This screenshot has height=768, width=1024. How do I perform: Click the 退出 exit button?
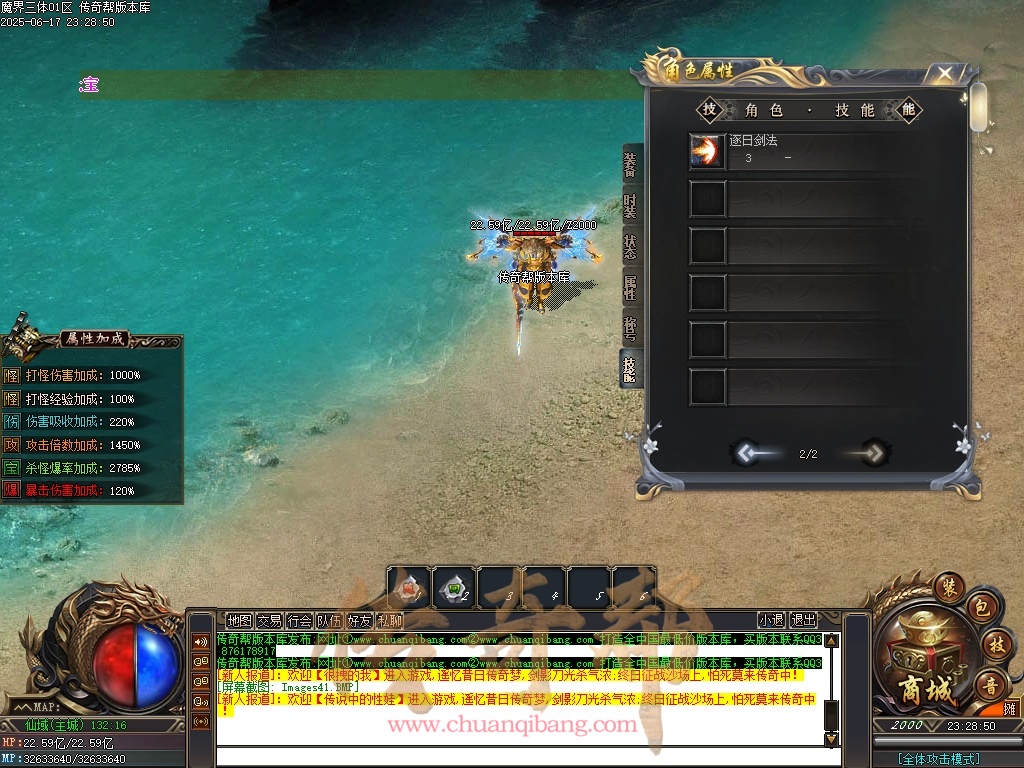coord(803,620)
